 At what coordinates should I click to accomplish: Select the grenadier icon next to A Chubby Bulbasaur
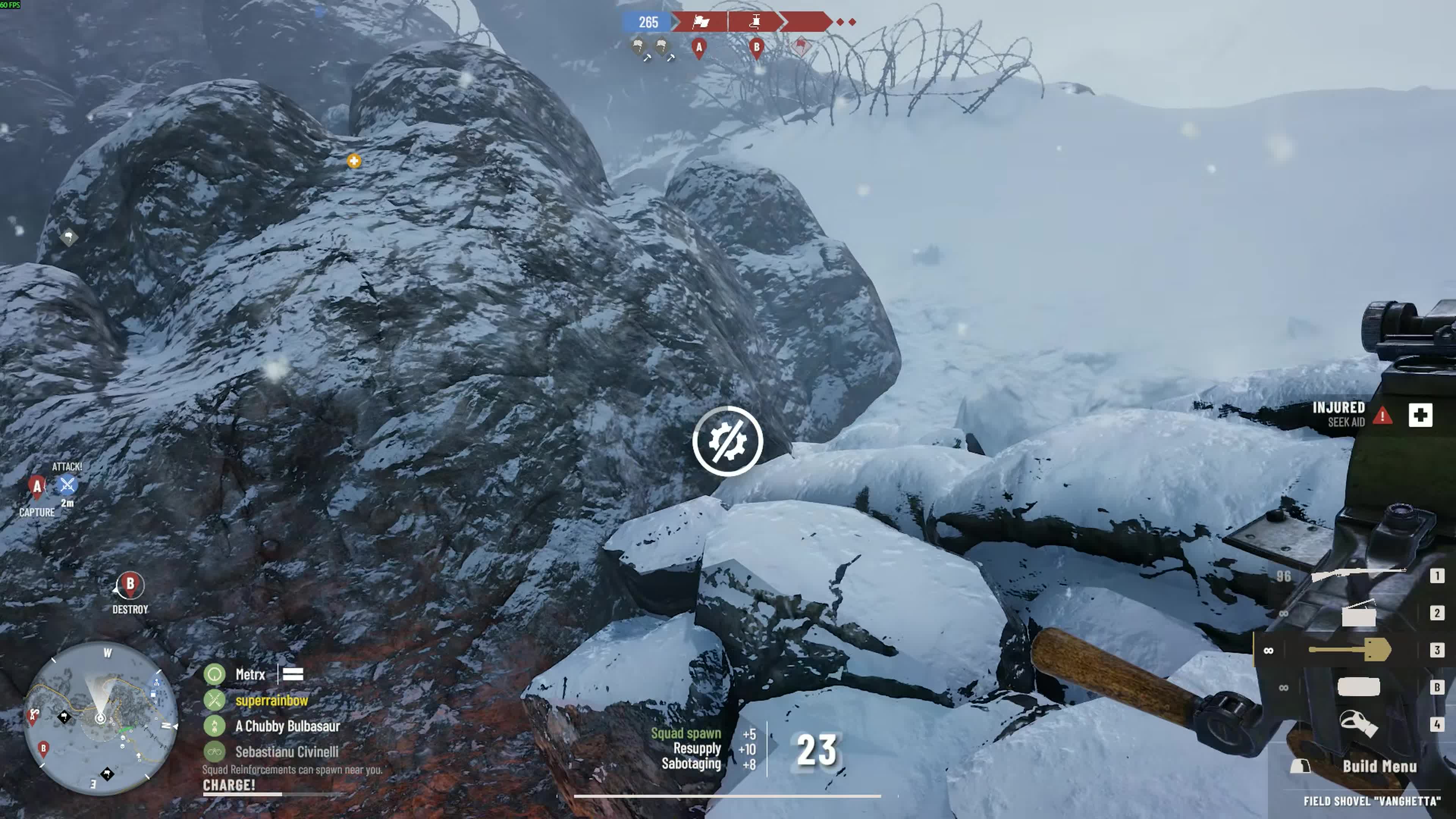215,727
